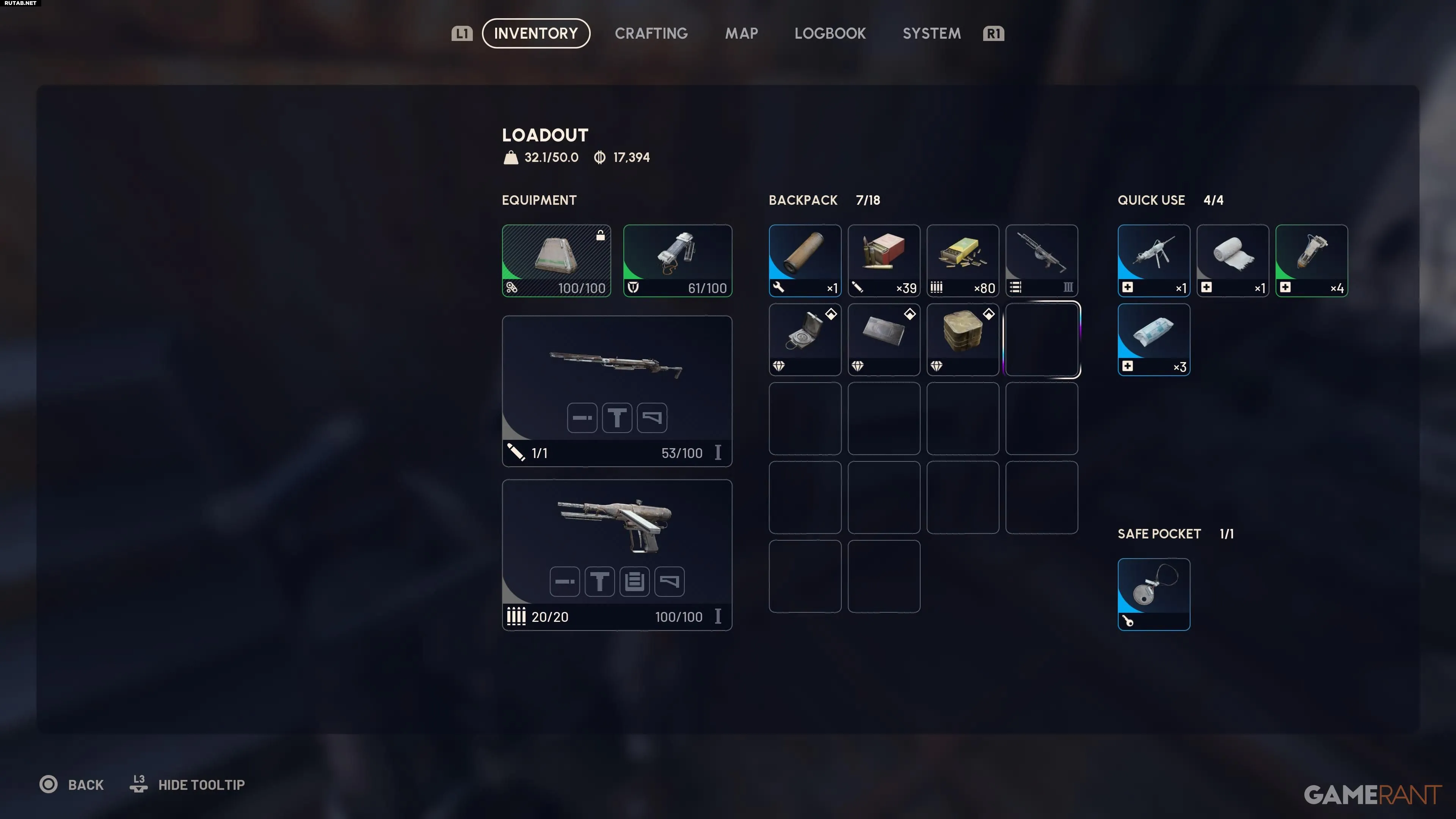Viewport: 1456px width, 819px height.
Task: Select the Inventory tab
Action: click(x=535, y=33)
